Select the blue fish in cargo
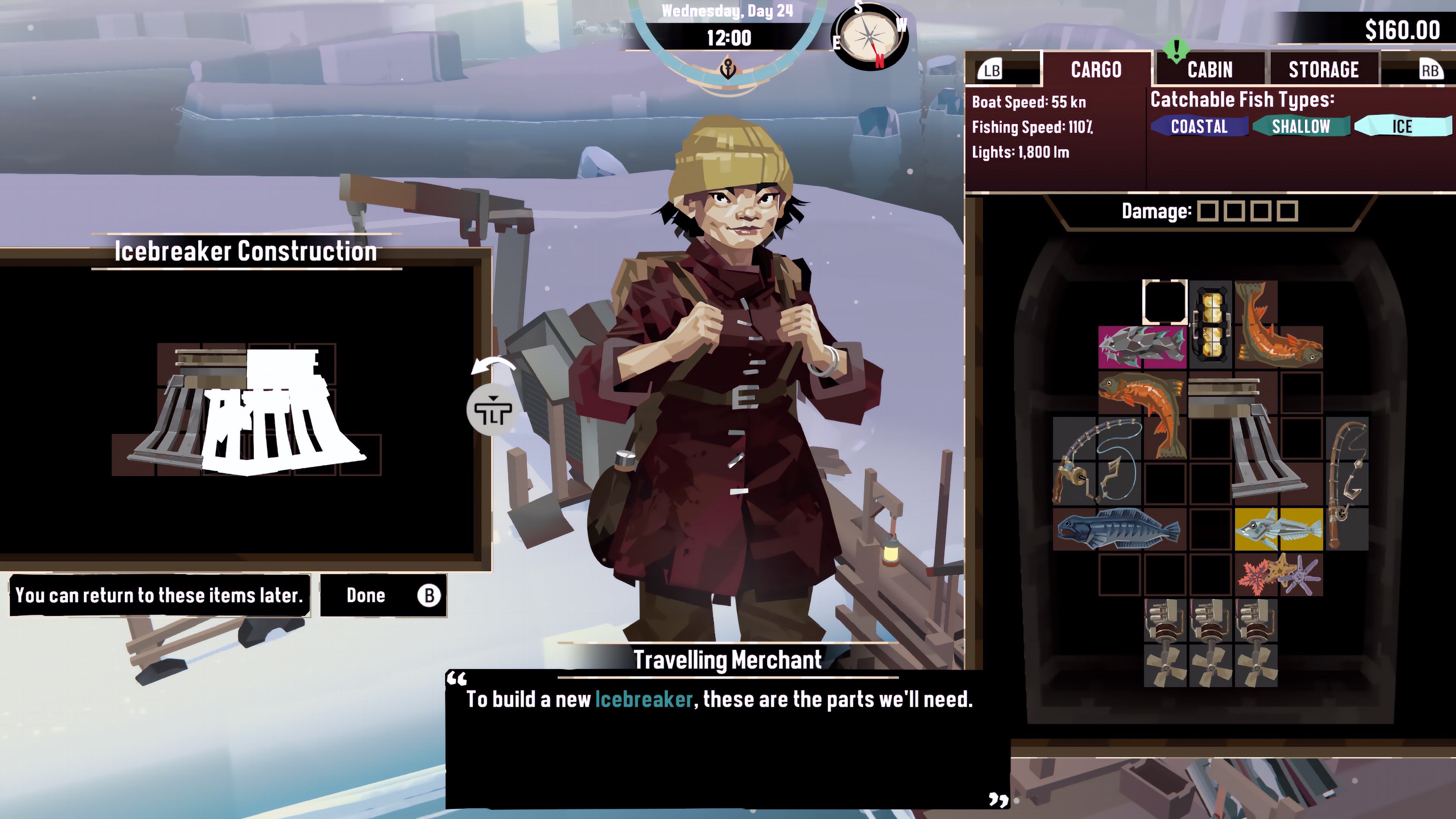The image size is (1456, 819). [x=1118, y=529]
